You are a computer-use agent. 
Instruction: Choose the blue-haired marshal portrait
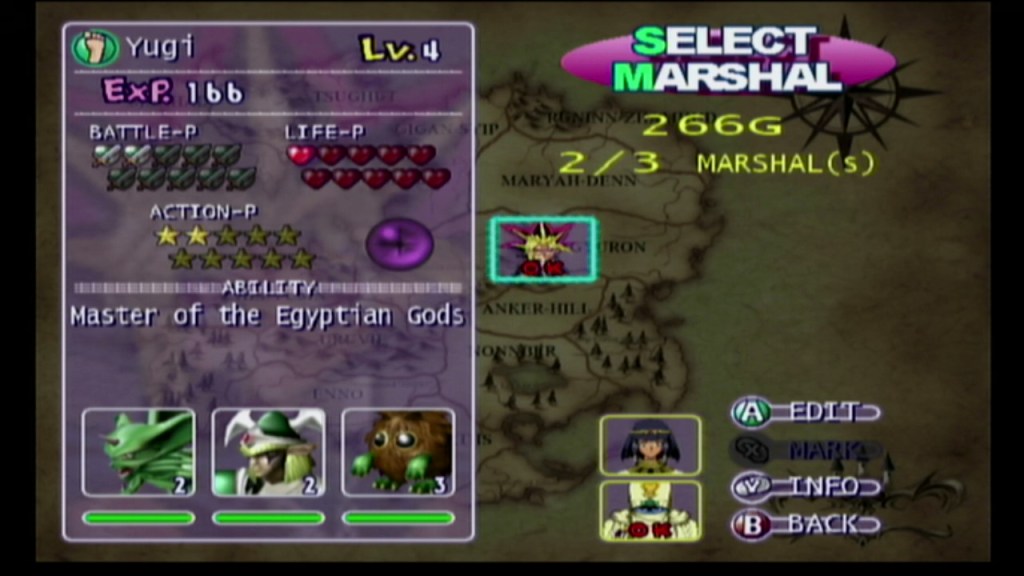(x=650, y=445)
